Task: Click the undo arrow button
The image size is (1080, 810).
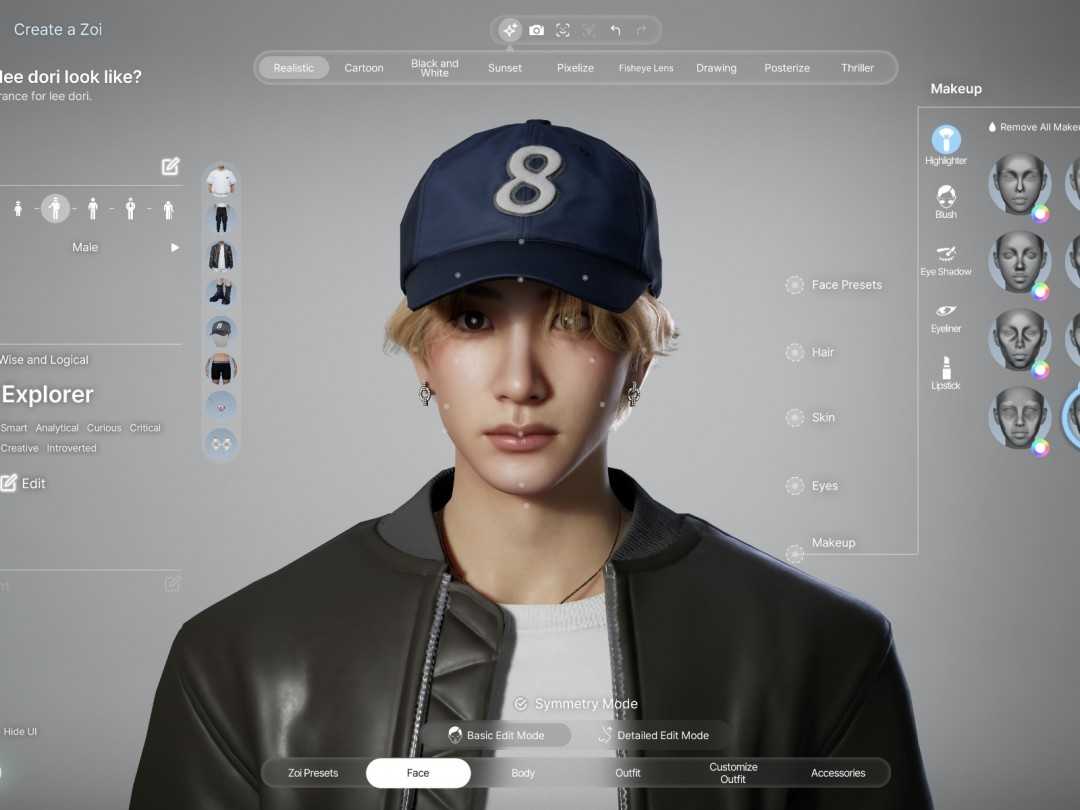Action: (615, 30)
